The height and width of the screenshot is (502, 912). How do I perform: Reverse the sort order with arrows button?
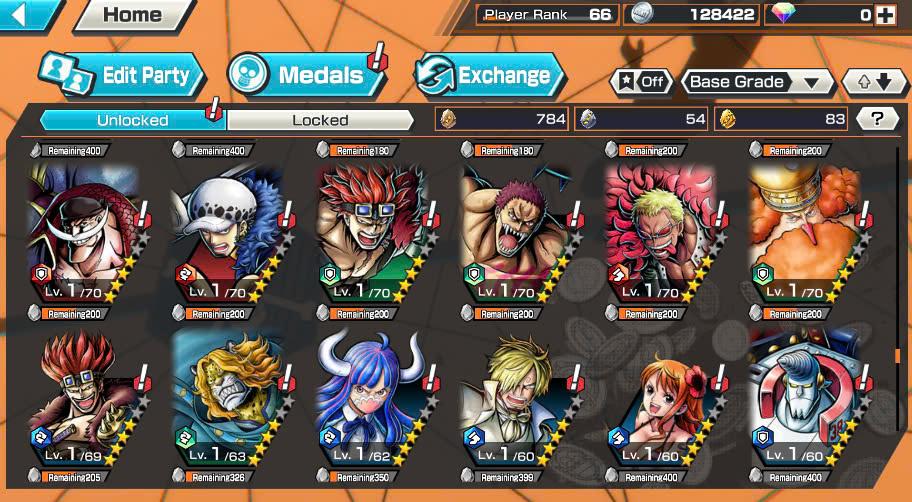click(x=874, y=82)
